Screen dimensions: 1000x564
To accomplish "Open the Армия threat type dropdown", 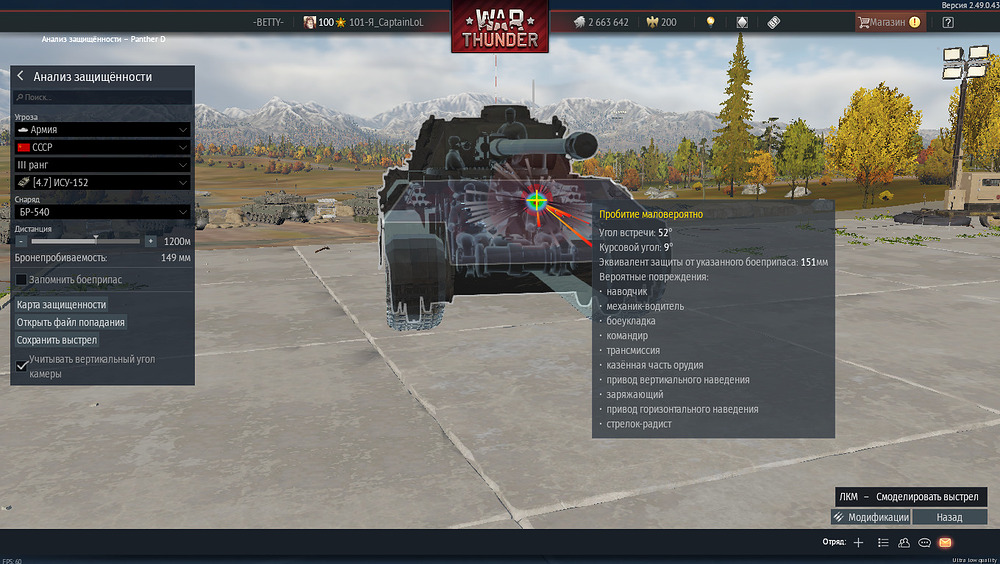I will pyautogui.click(x=103, y=130).
